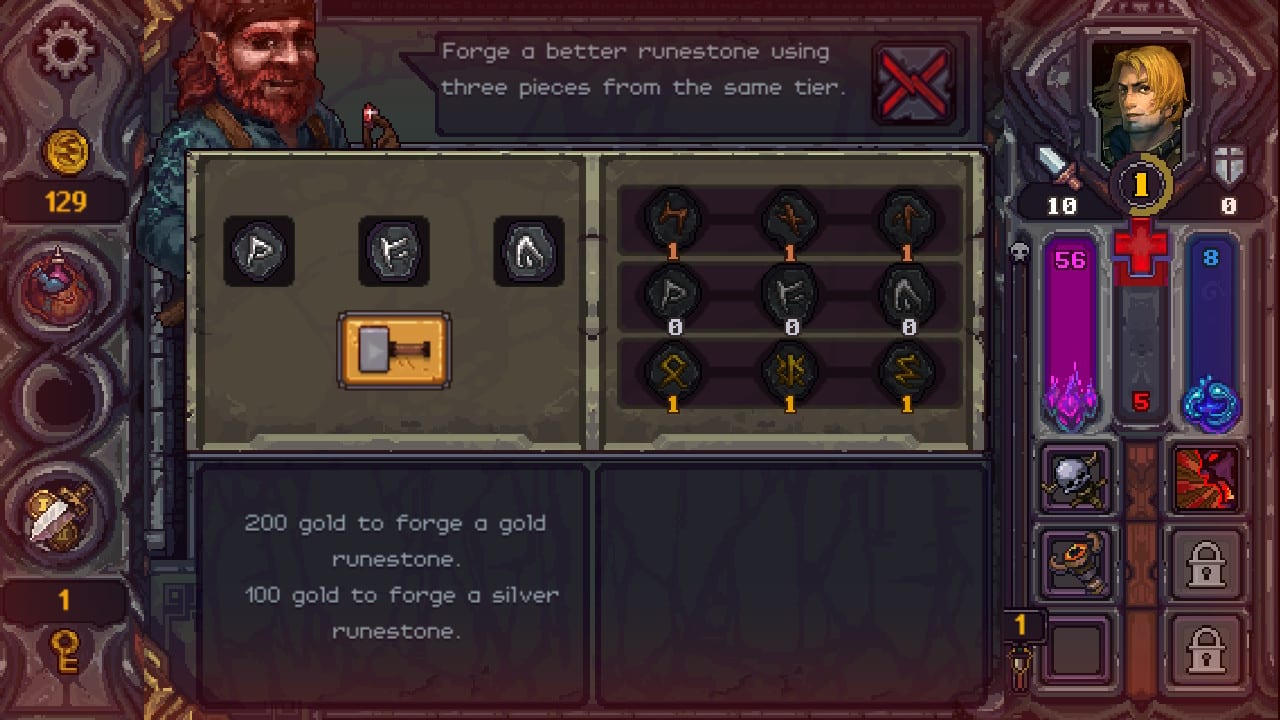Viewport: 1280px width, 720px height.
Task: Select the forge hammer to combine runestones
Action: pyautogui.click(x=394, y=349)
